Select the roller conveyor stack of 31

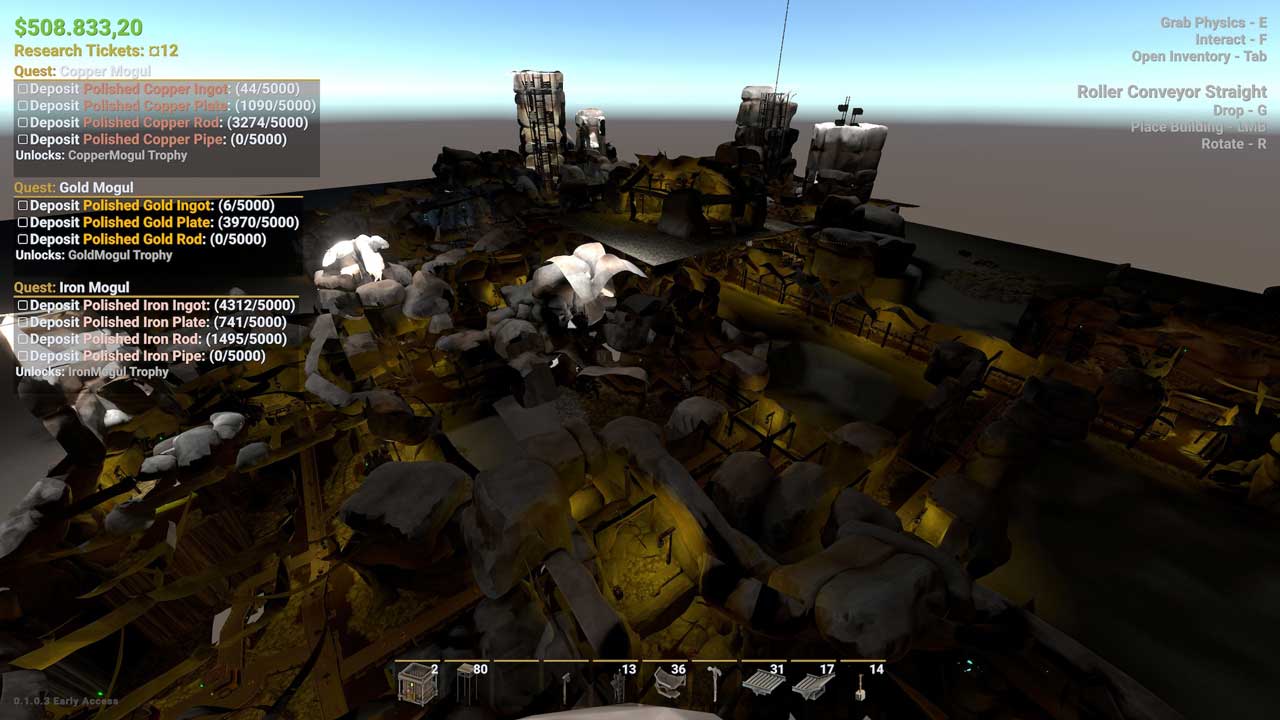(x=764, y=685)
